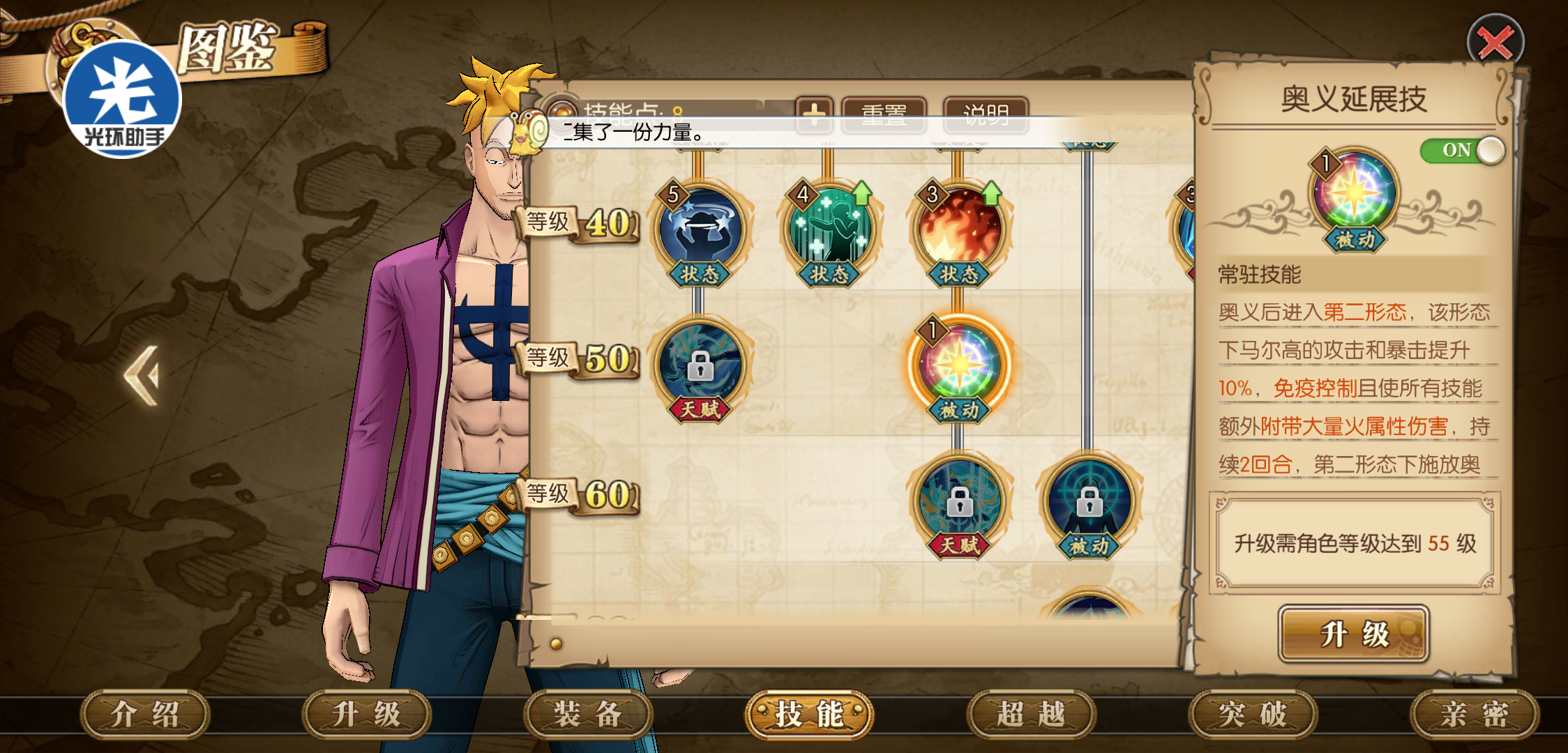Switch to the 装备 tab
The height and width of the screenshot is (753, 1568).
pyautogui.click(x=587, y=715)
